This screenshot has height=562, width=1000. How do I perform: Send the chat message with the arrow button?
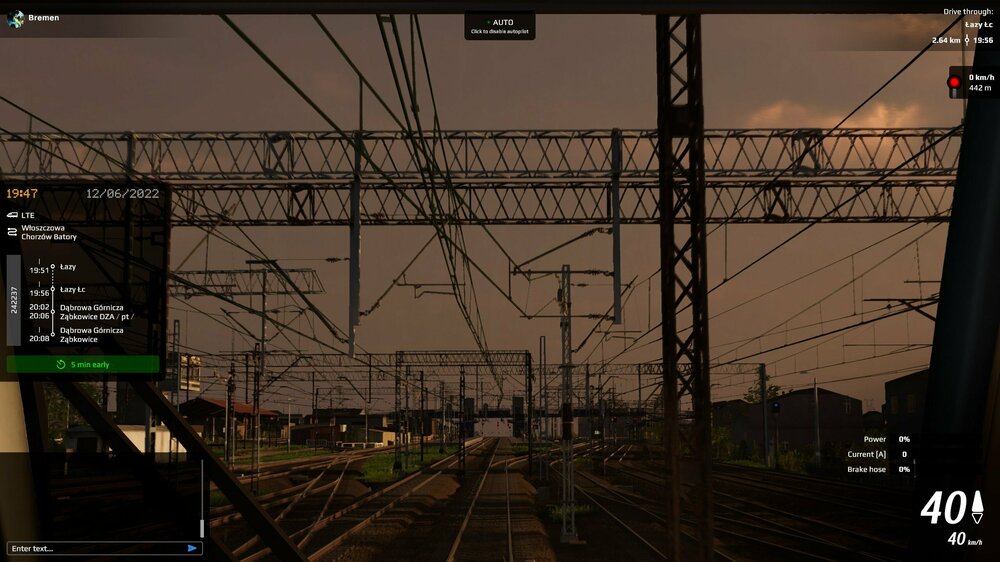click(x=192, y=548)
